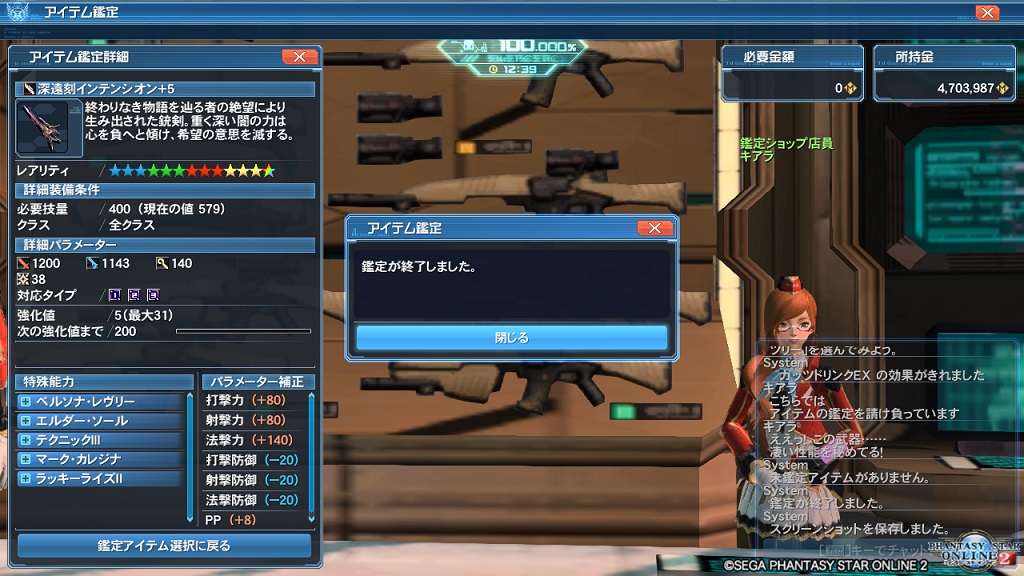Screen dimensions: 1024x576
Task: Expand the ラッキーライズII ability entry
Action: pos(26,479)
